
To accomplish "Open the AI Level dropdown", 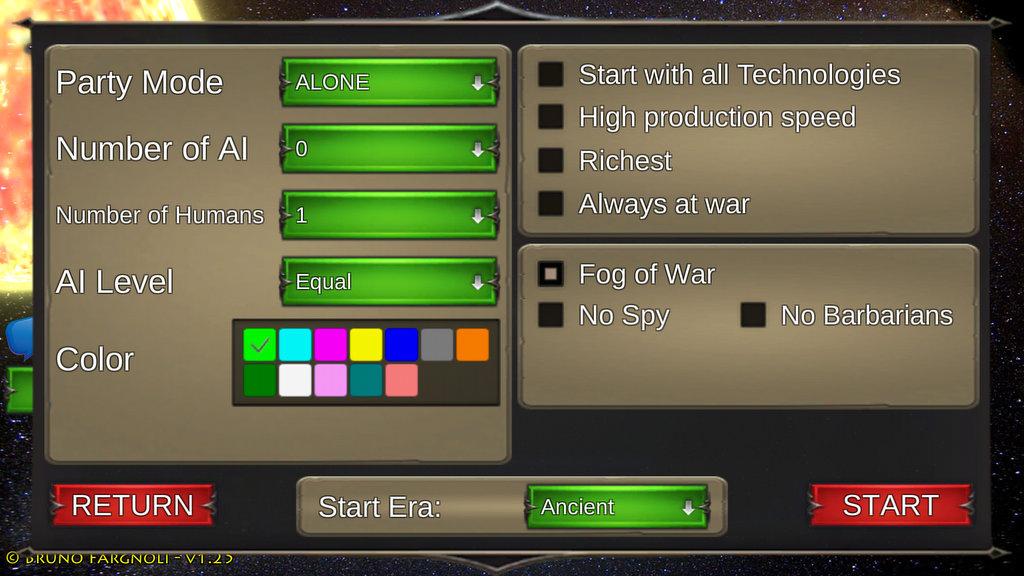I will [389, 282].
